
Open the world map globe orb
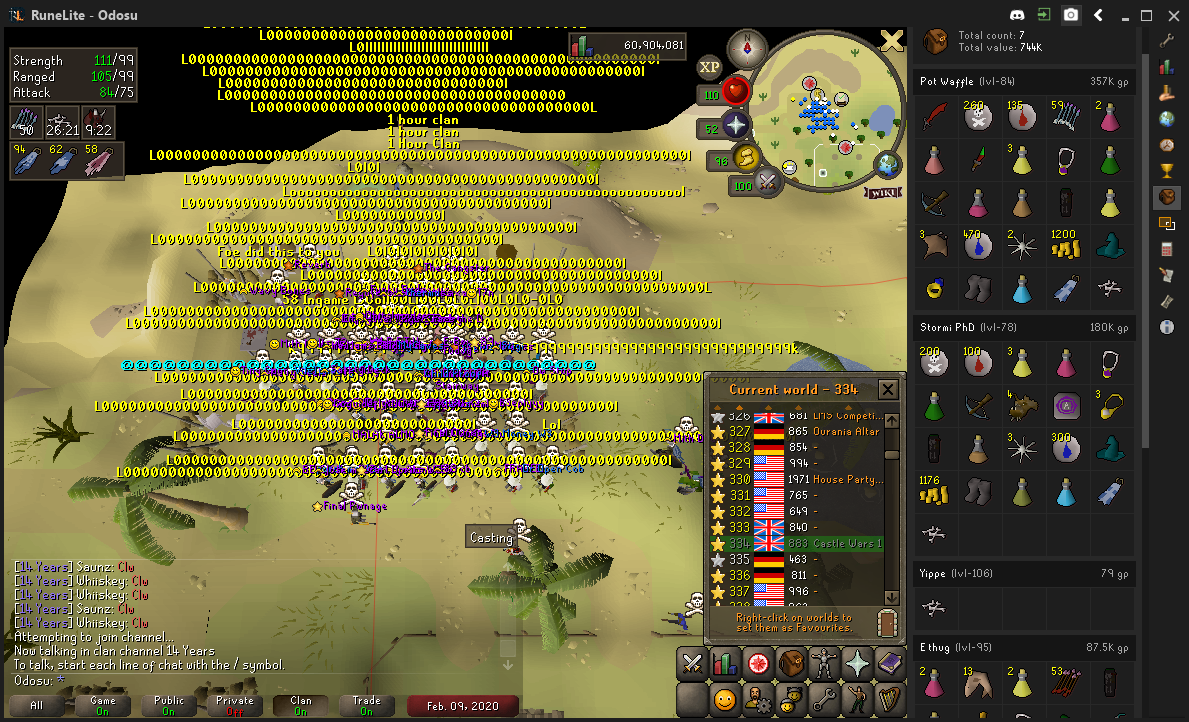(x=886, y=164)
